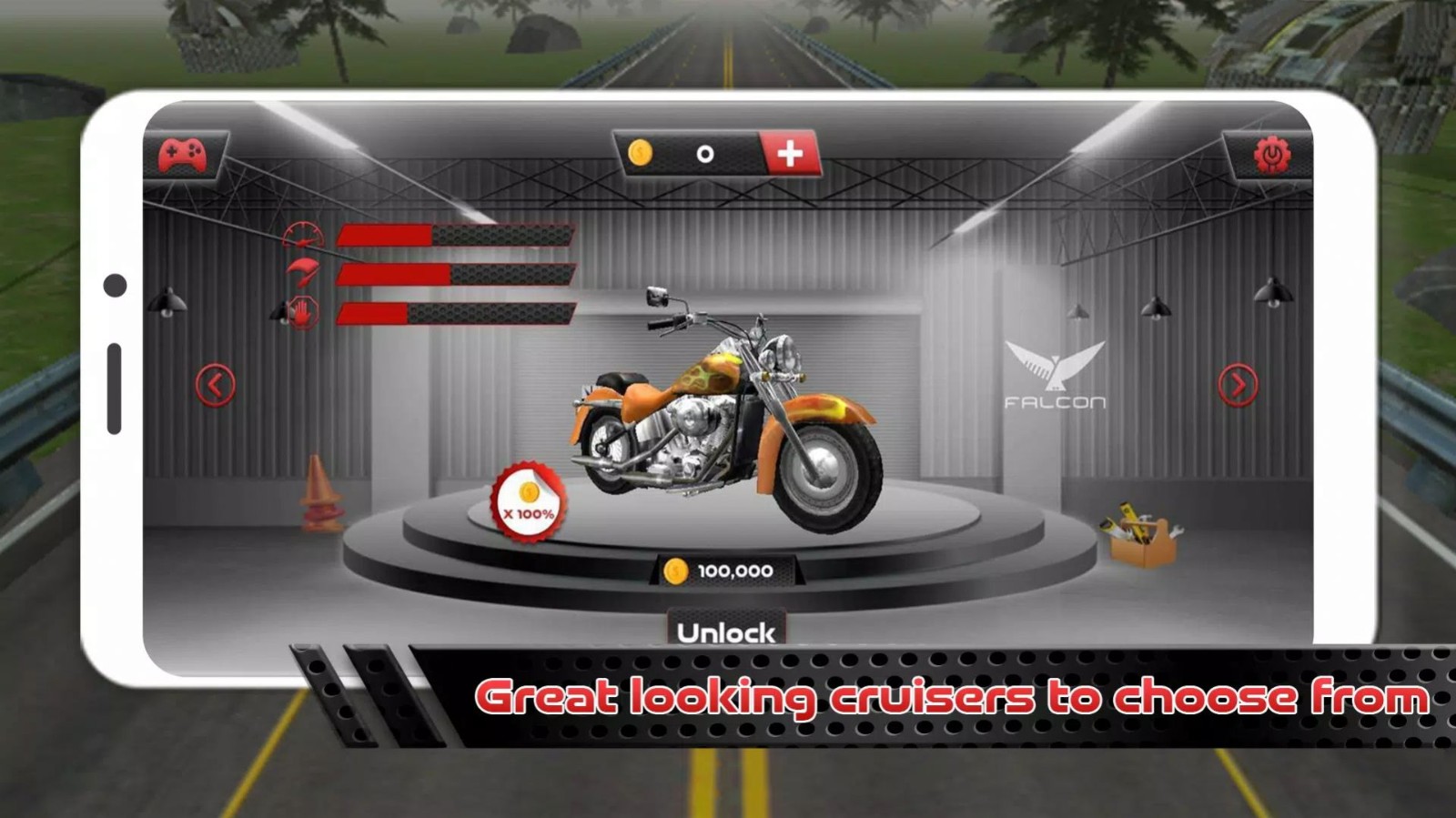Viewport: 1456px width, 818px height.
Task: Click the coin balance showing 0
Action: pyautogui.click(x=703, y=155)
